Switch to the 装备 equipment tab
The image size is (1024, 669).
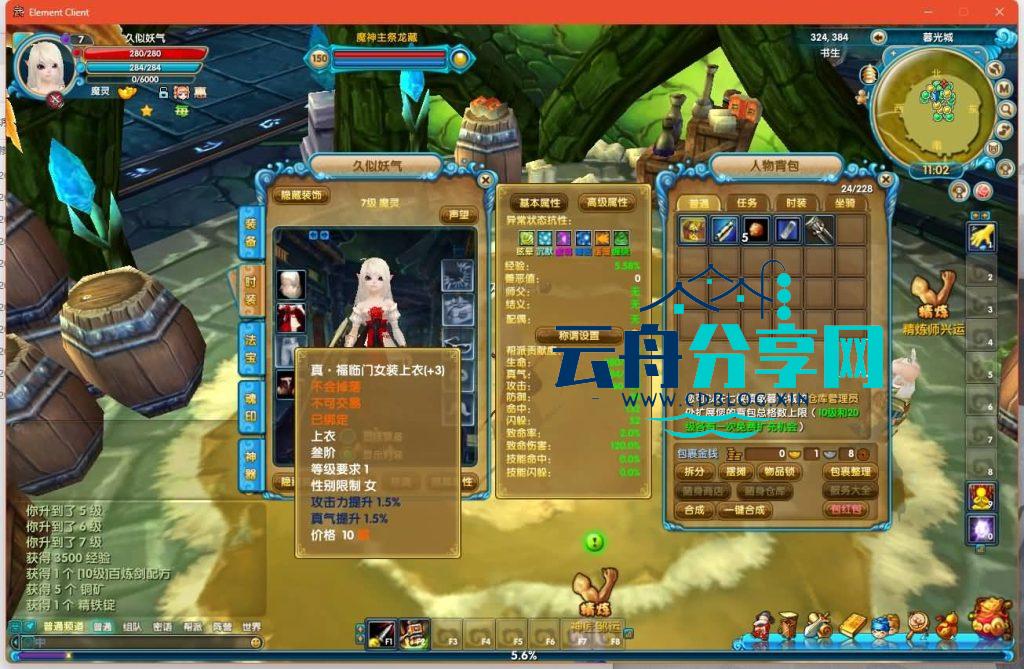(251, 233)
